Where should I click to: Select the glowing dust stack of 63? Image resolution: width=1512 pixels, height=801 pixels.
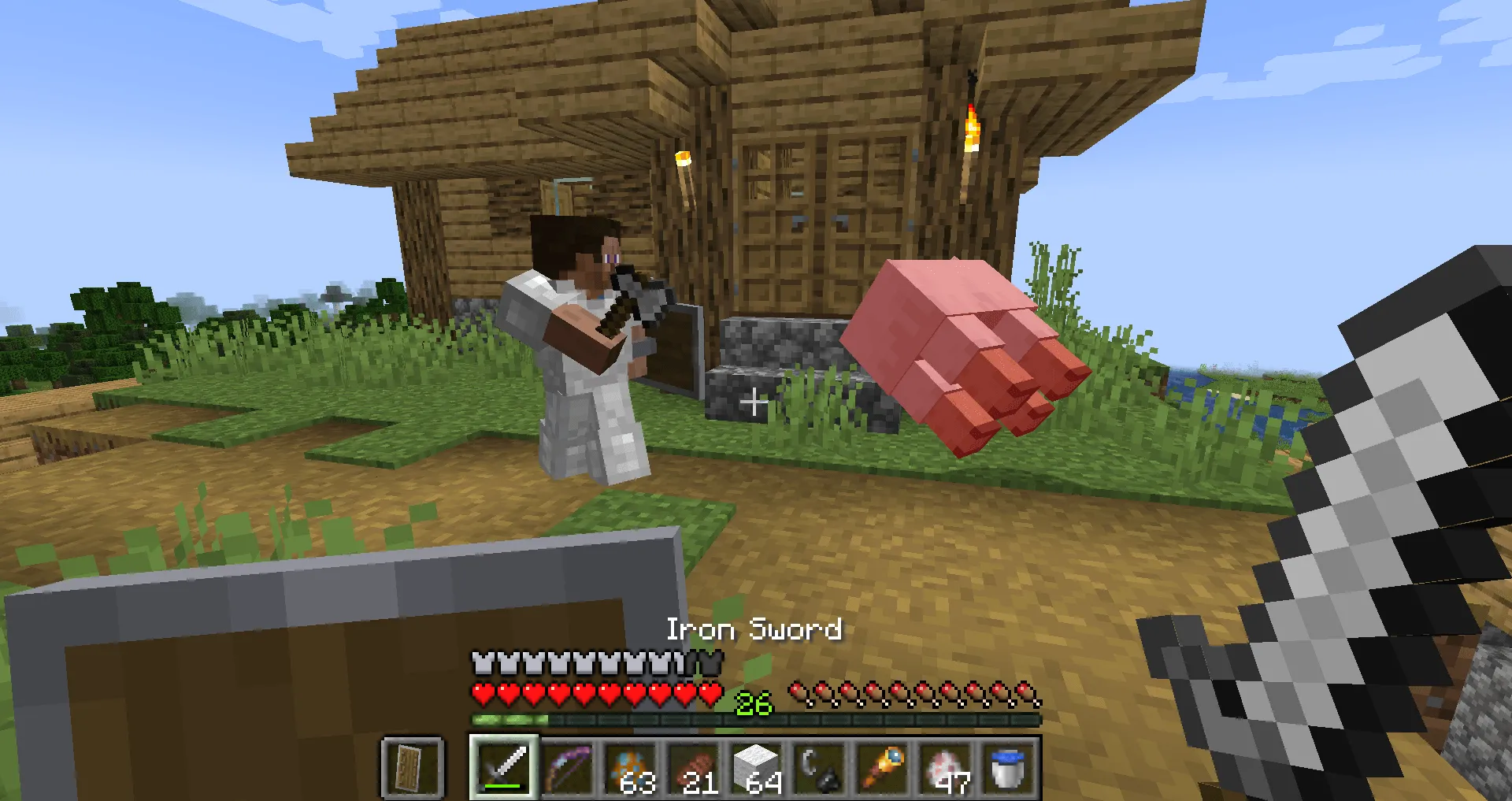click(632, 764)
